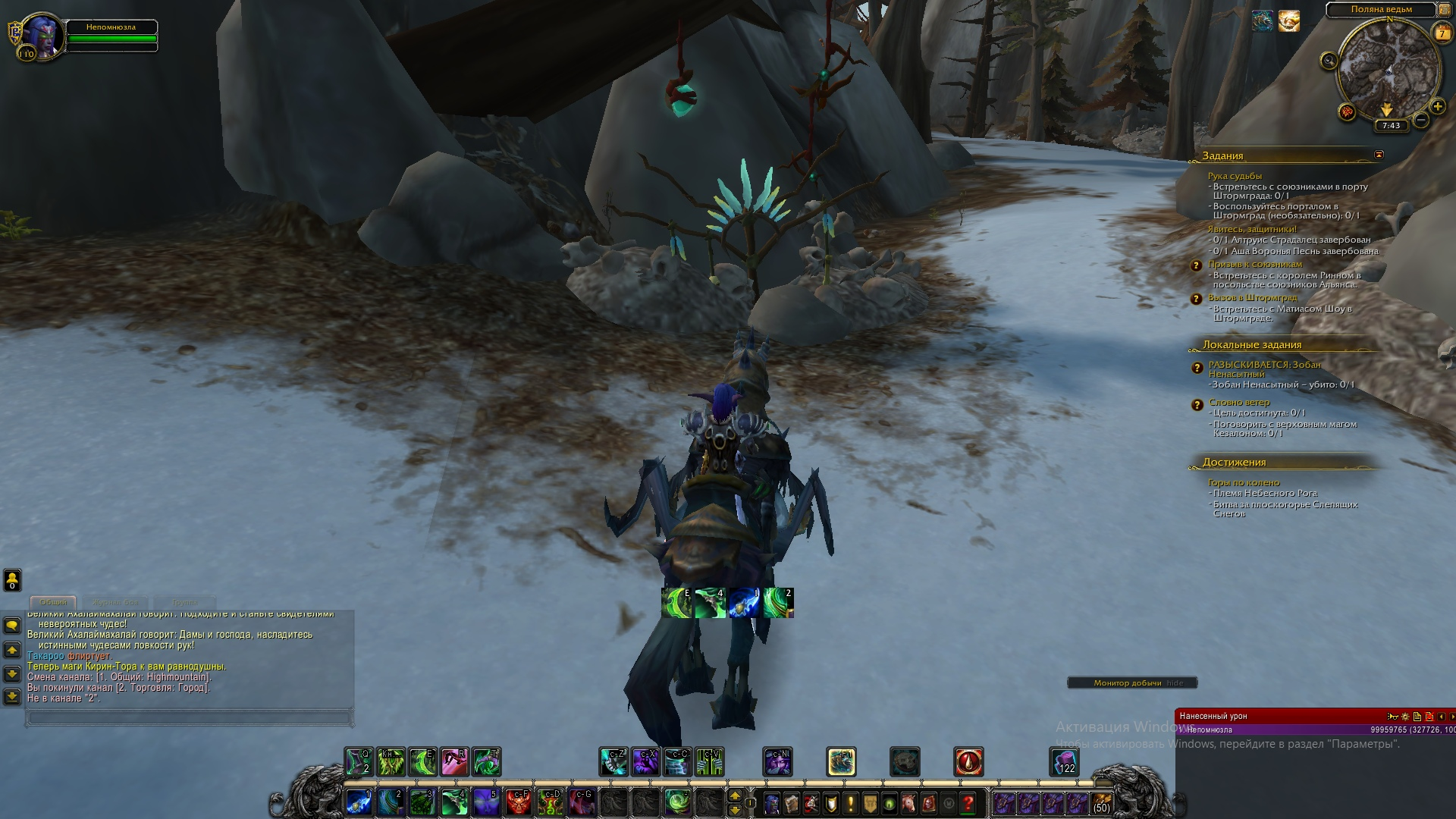Open the character info micro-button portrait

pos(772,803)
